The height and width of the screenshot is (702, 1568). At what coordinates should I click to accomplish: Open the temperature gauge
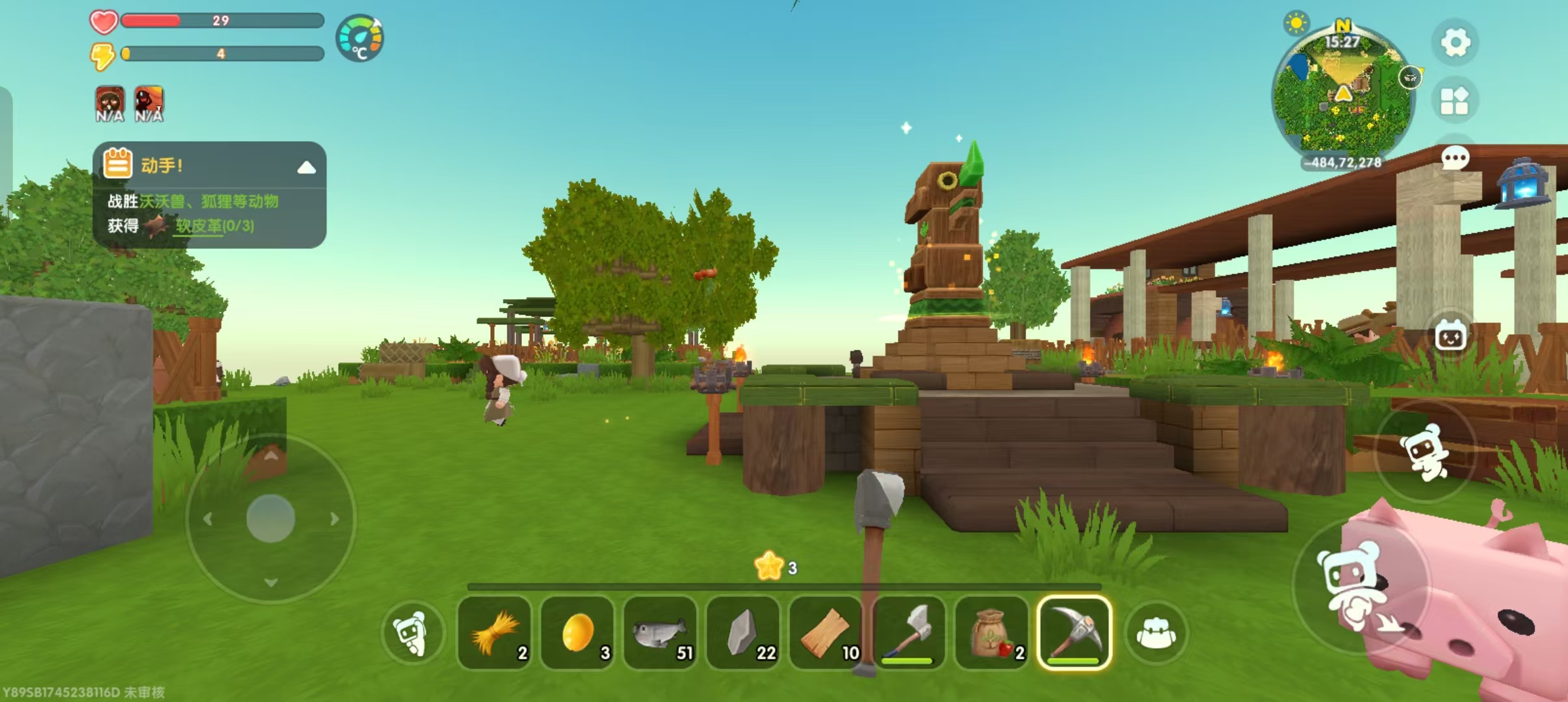pyautogui.click(x=360, y=38)
